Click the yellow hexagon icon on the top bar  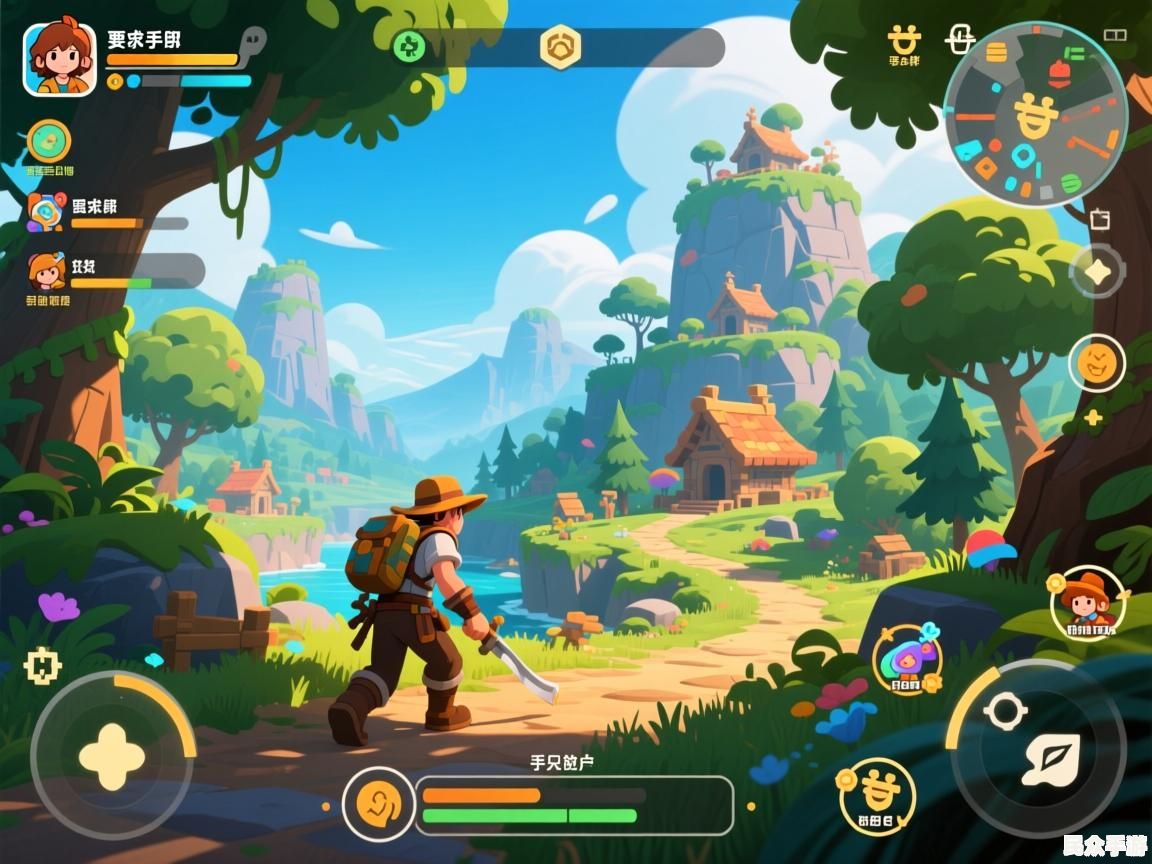click(560, 47)
